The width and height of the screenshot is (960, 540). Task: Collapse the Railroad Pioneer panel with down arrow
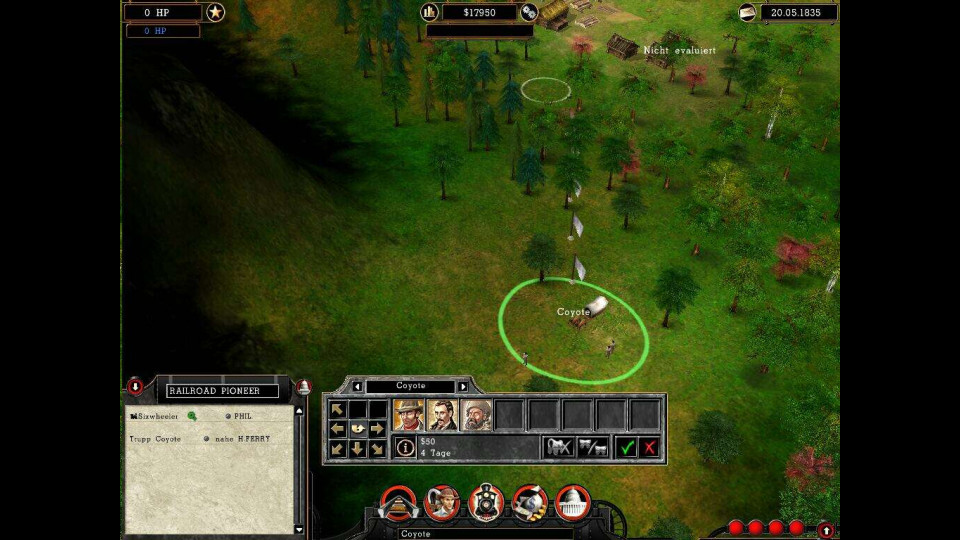[135, 386]
